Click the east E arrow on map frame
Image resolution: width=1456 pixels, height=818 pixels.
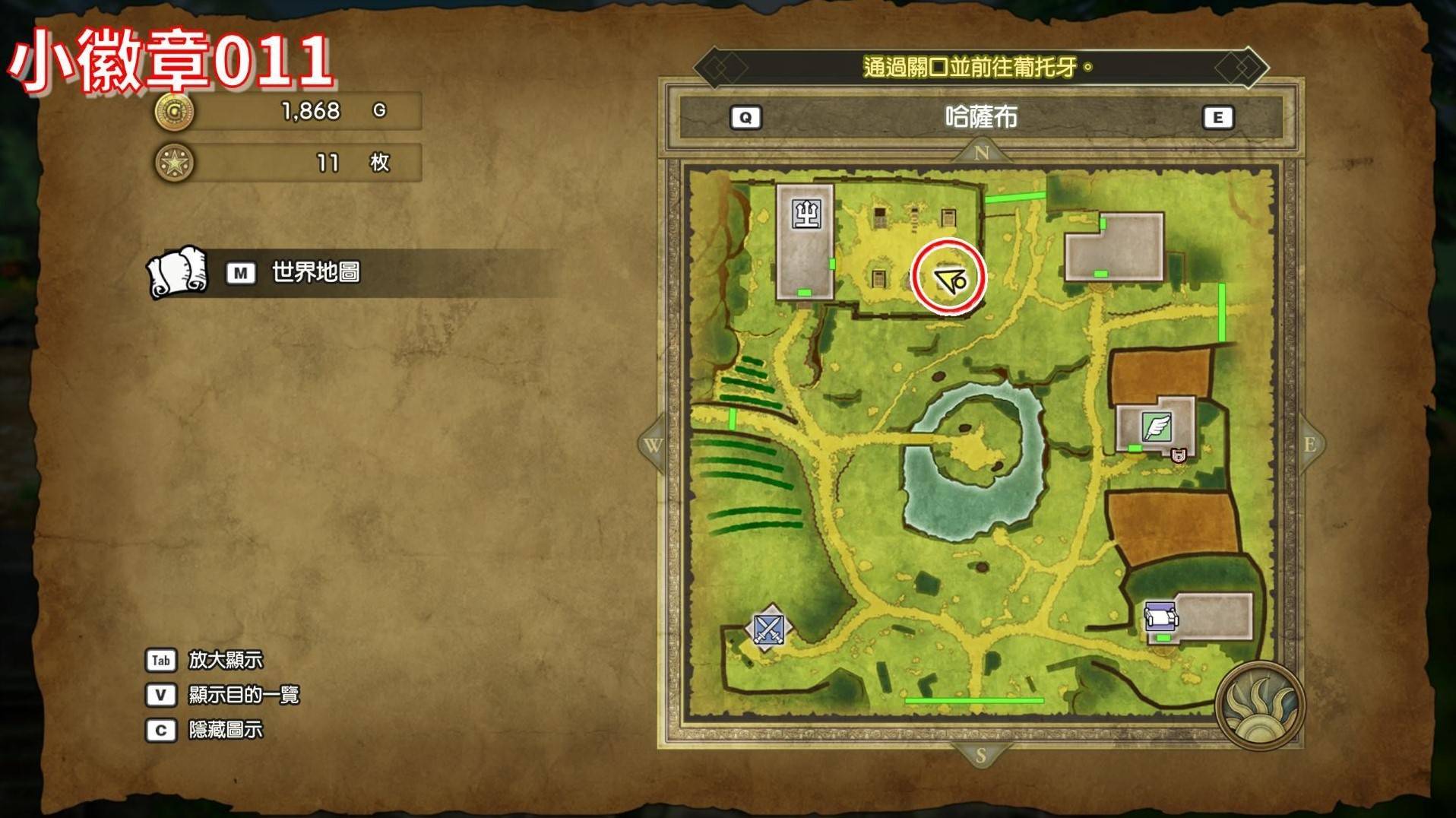tap(1309, 445)
